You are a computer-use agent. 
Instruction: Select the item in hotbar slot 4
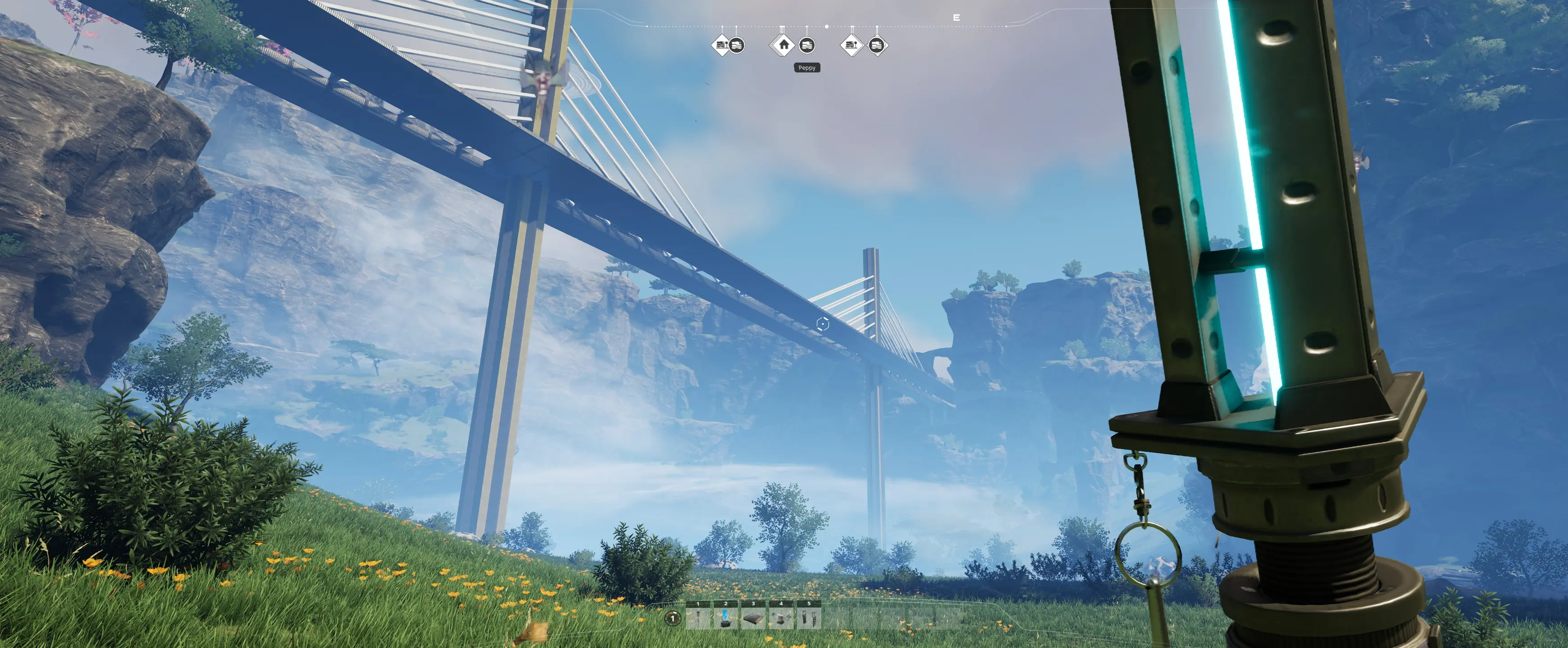pyautogui.click(x=781, y=618)
